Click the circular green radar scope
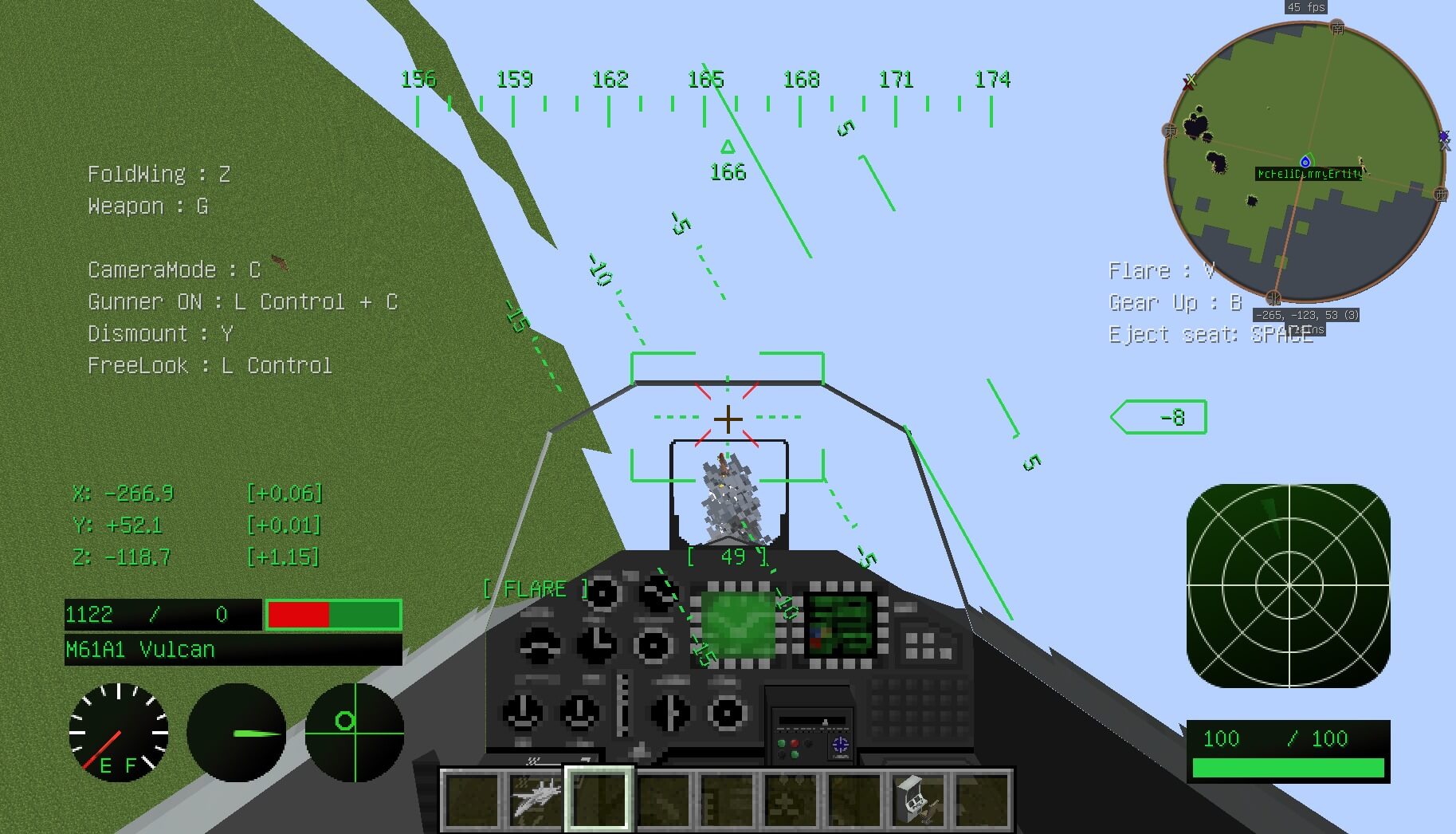 [x=1288, y=585]
